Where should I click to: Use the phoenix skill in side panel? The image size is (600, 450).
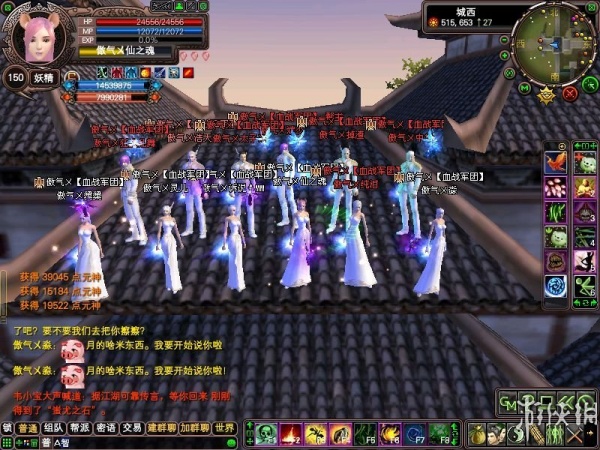click(x=558, y=162)
